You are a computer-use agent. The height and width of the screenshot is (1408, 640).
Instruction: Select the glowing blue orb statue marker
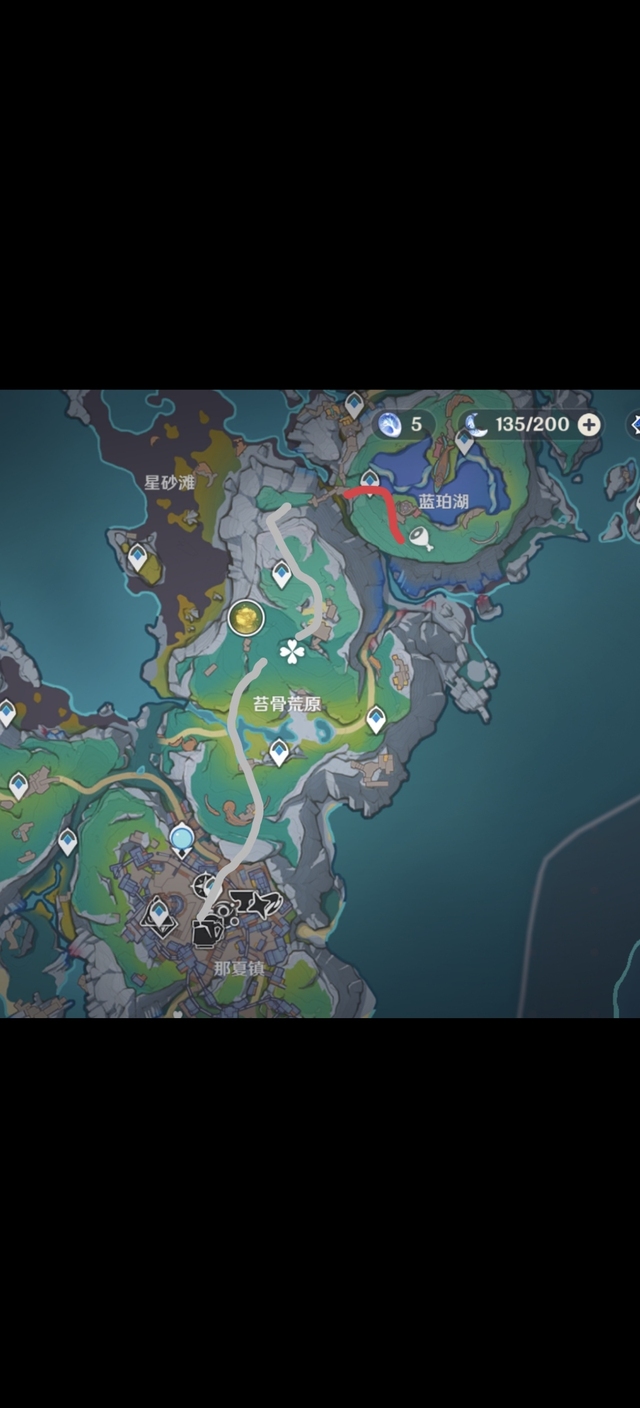[181, 838]
